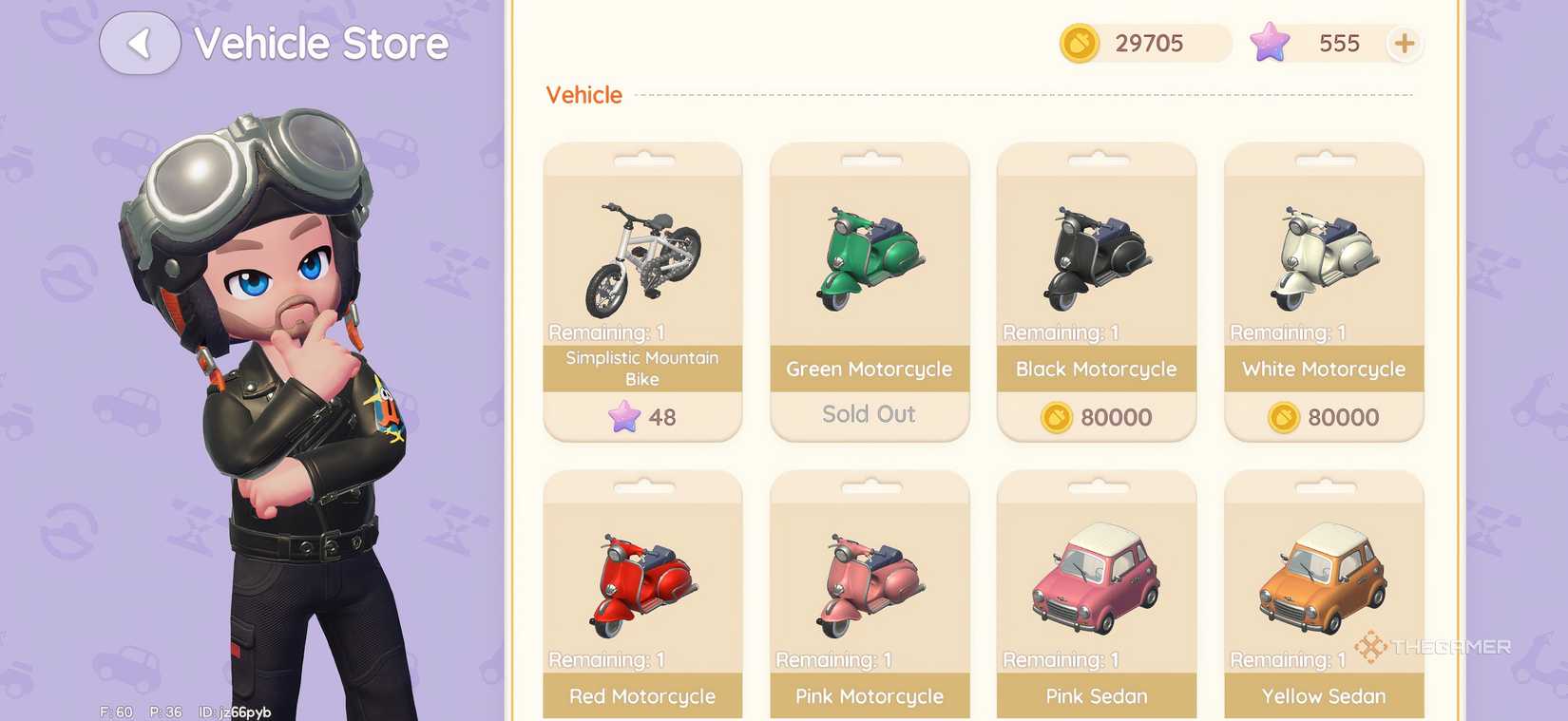This screenshot has height=721, width=1568.
Task: Click the Sold Out label on Green Motorcycle
Action: pos(868,414)
